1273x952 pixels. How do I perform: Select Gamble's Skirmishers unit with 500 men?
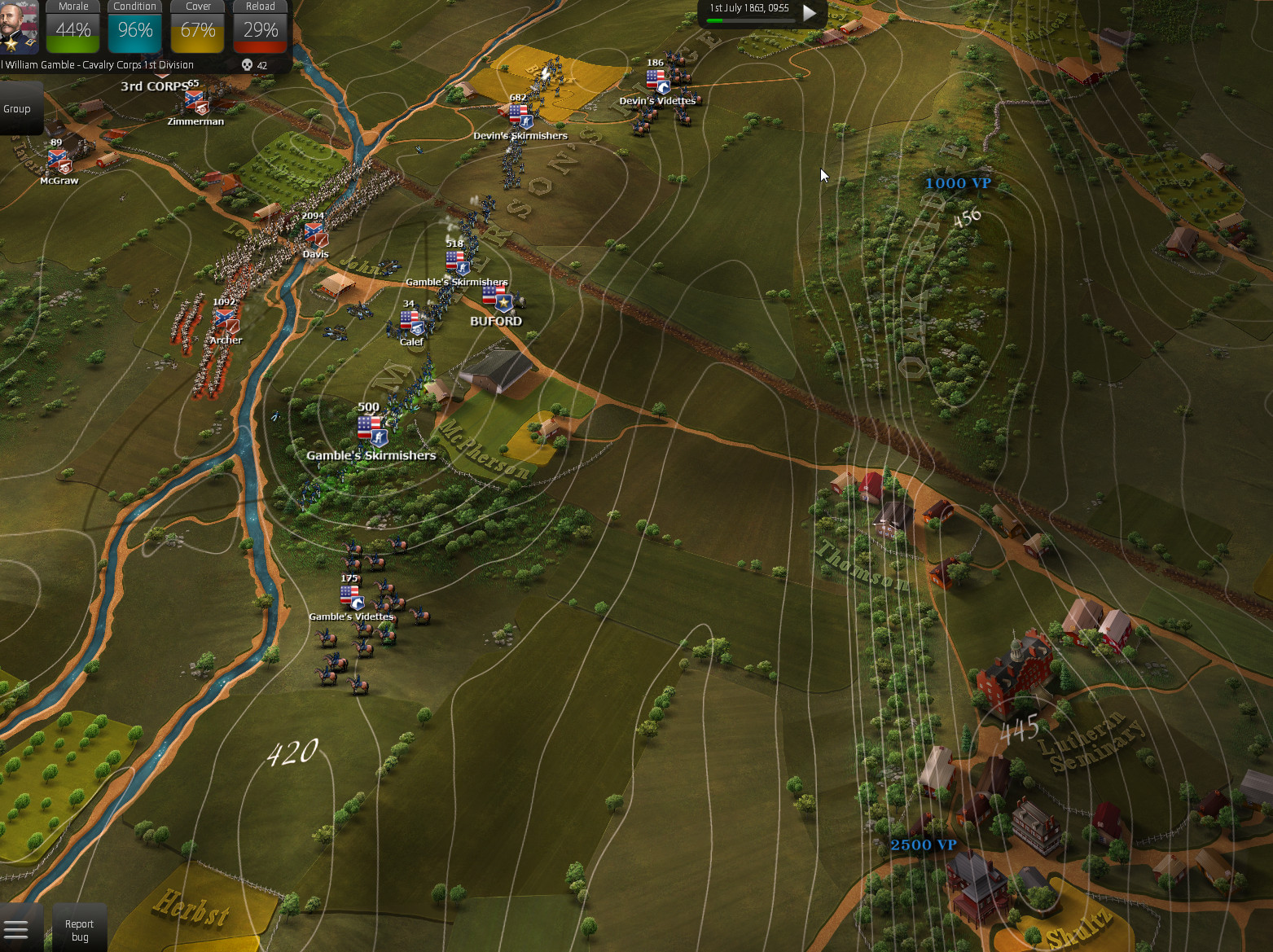(371, 429)
